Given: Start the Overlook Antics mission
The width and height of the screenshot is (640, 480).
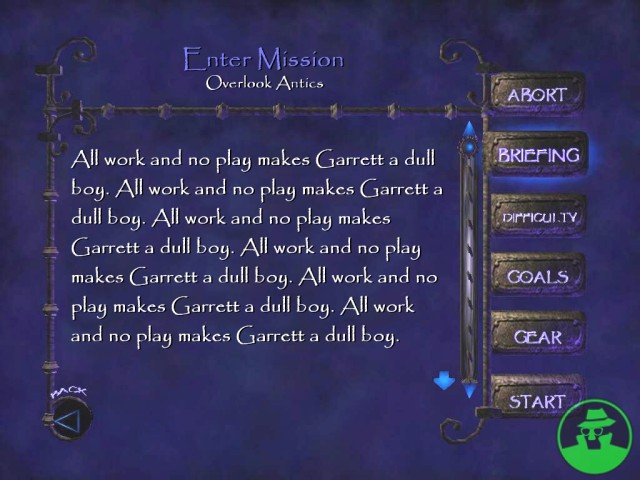Looking at the screenshot, I should (538, 402).
